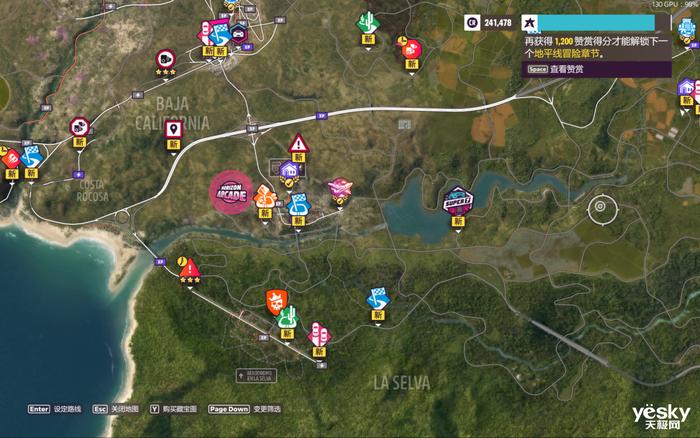This screenshot has height=438, width=700.
Task: Click the orange skull badge marker
Action: (x=275, y=301)
